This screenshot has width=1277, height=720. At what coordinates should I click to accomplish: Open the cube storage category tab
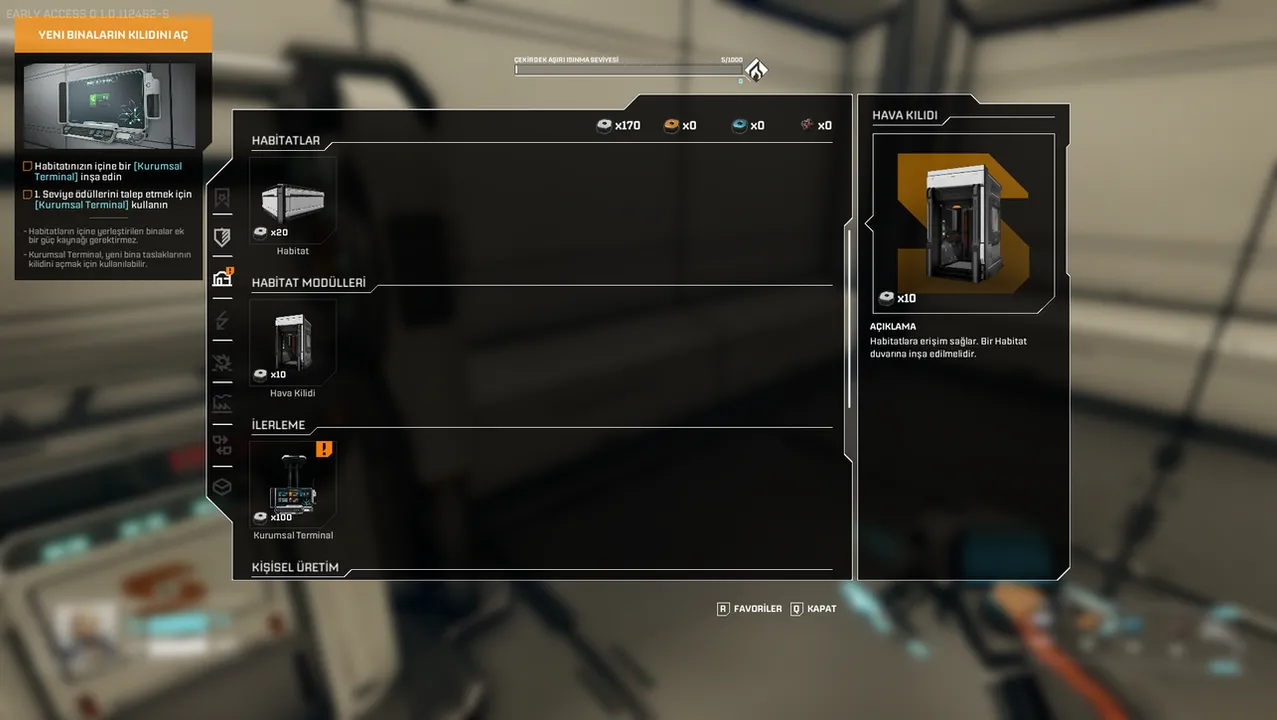pyautogui.click(x=222, y=487)
